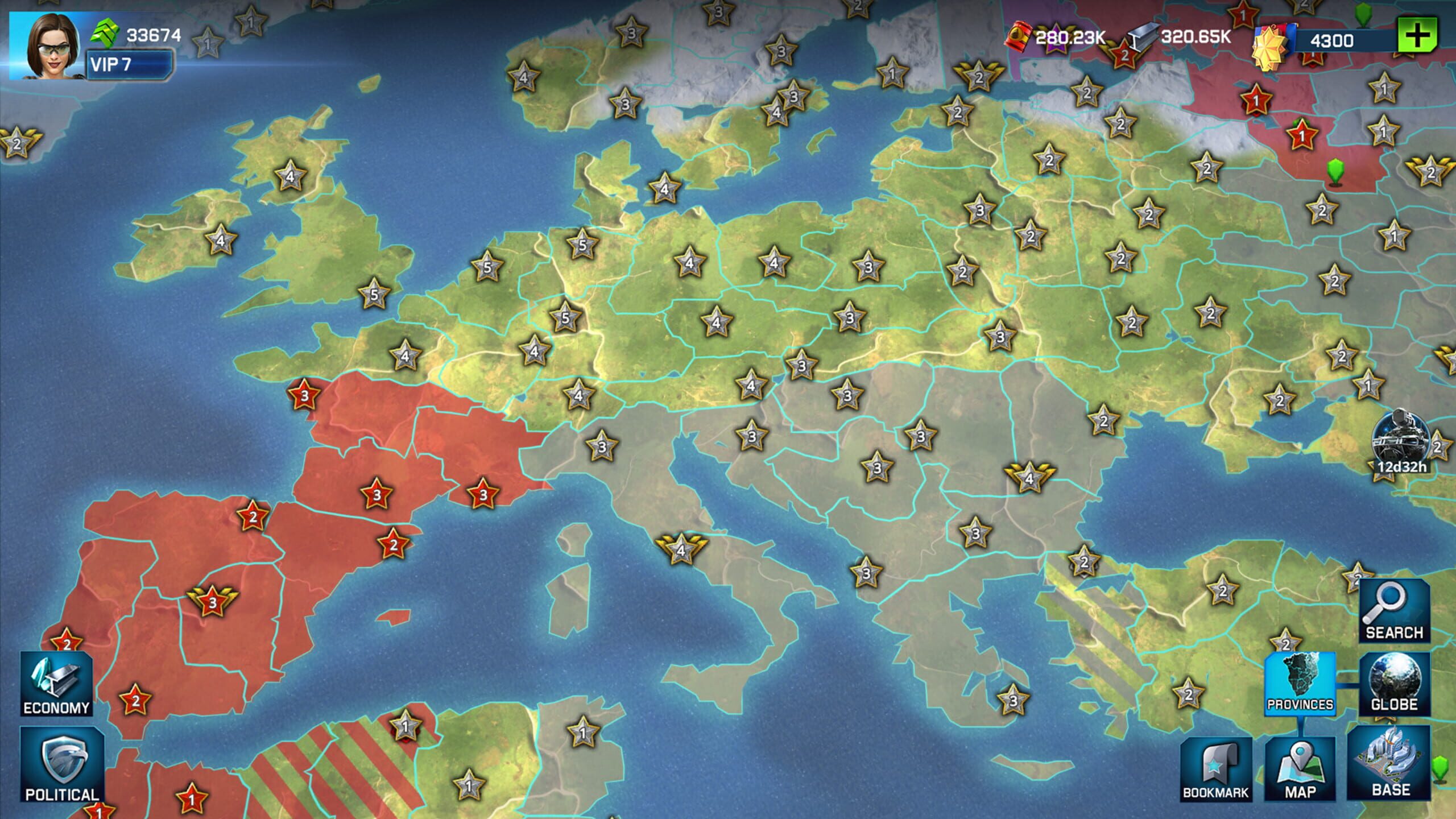The image size is (1456, 819).
Task: Select the Provinces view
Action: pos(1300,683)
